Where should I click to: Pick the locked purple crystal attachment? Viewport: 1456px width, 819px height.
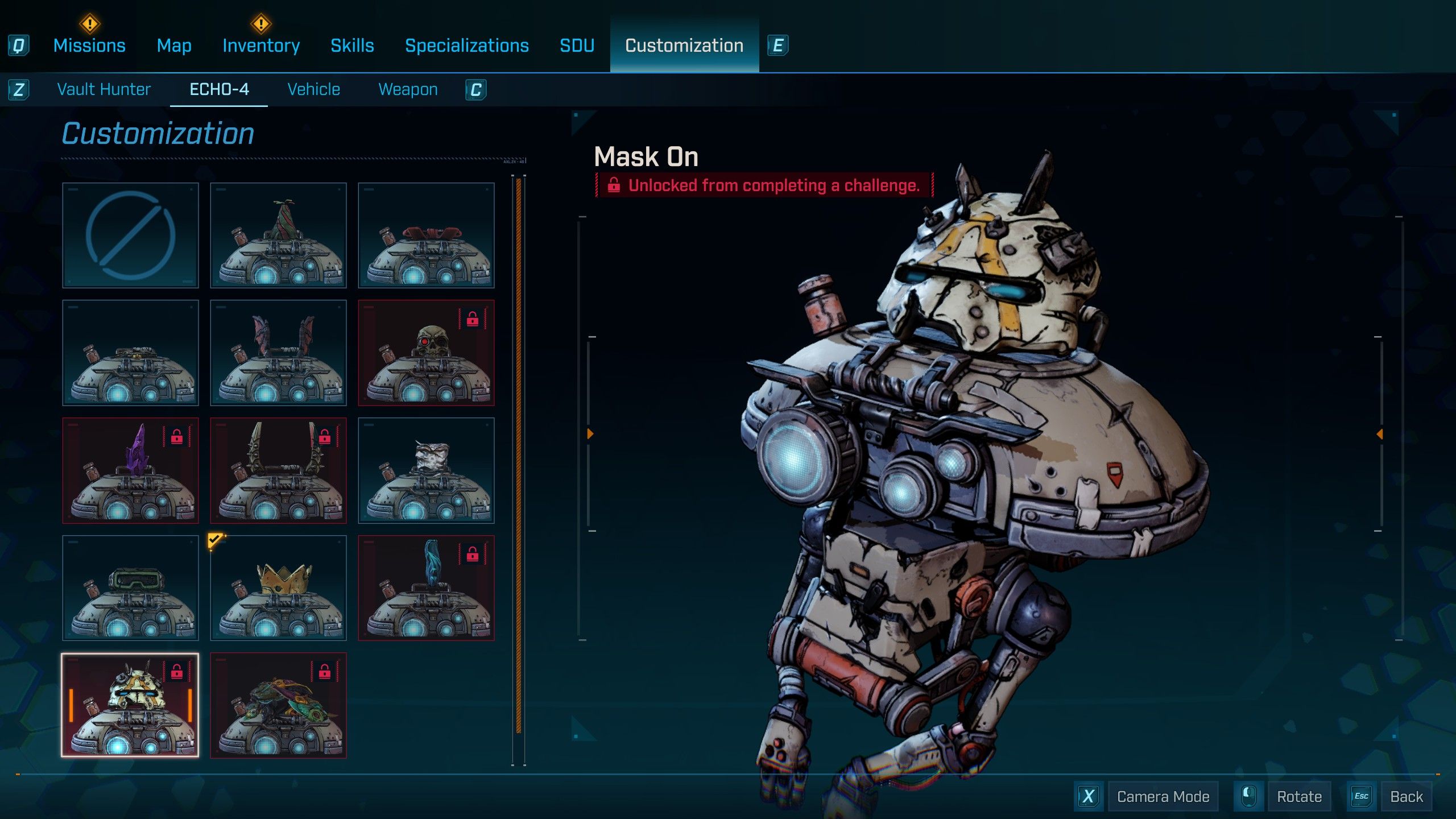[130, 470]
